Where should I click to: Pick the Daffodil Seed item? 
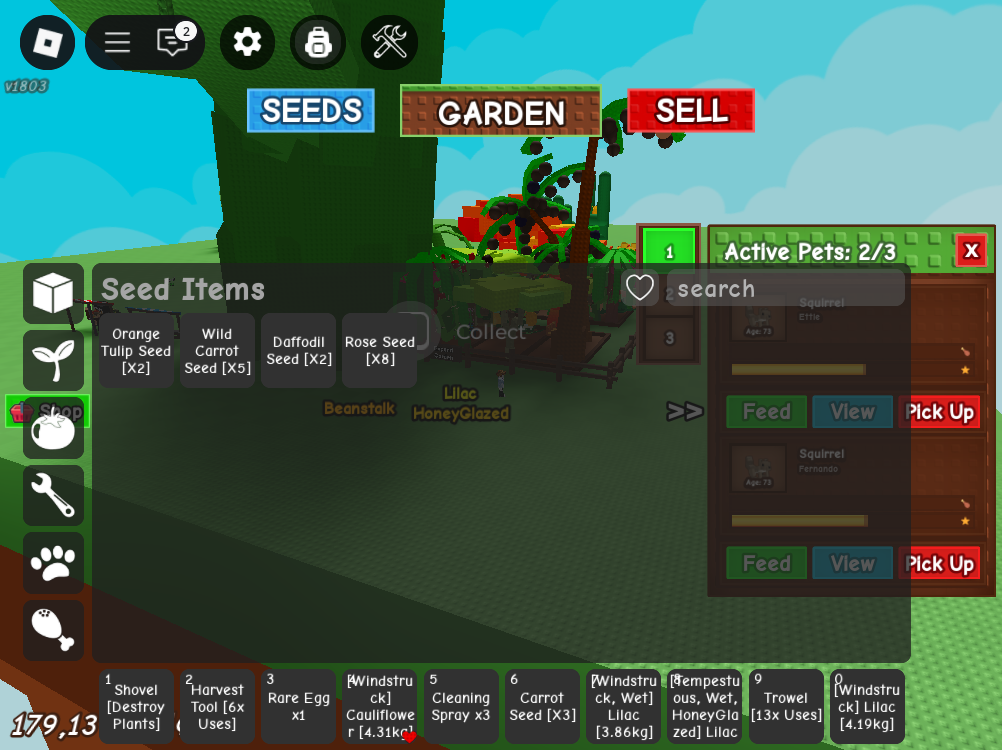point(298,351)
